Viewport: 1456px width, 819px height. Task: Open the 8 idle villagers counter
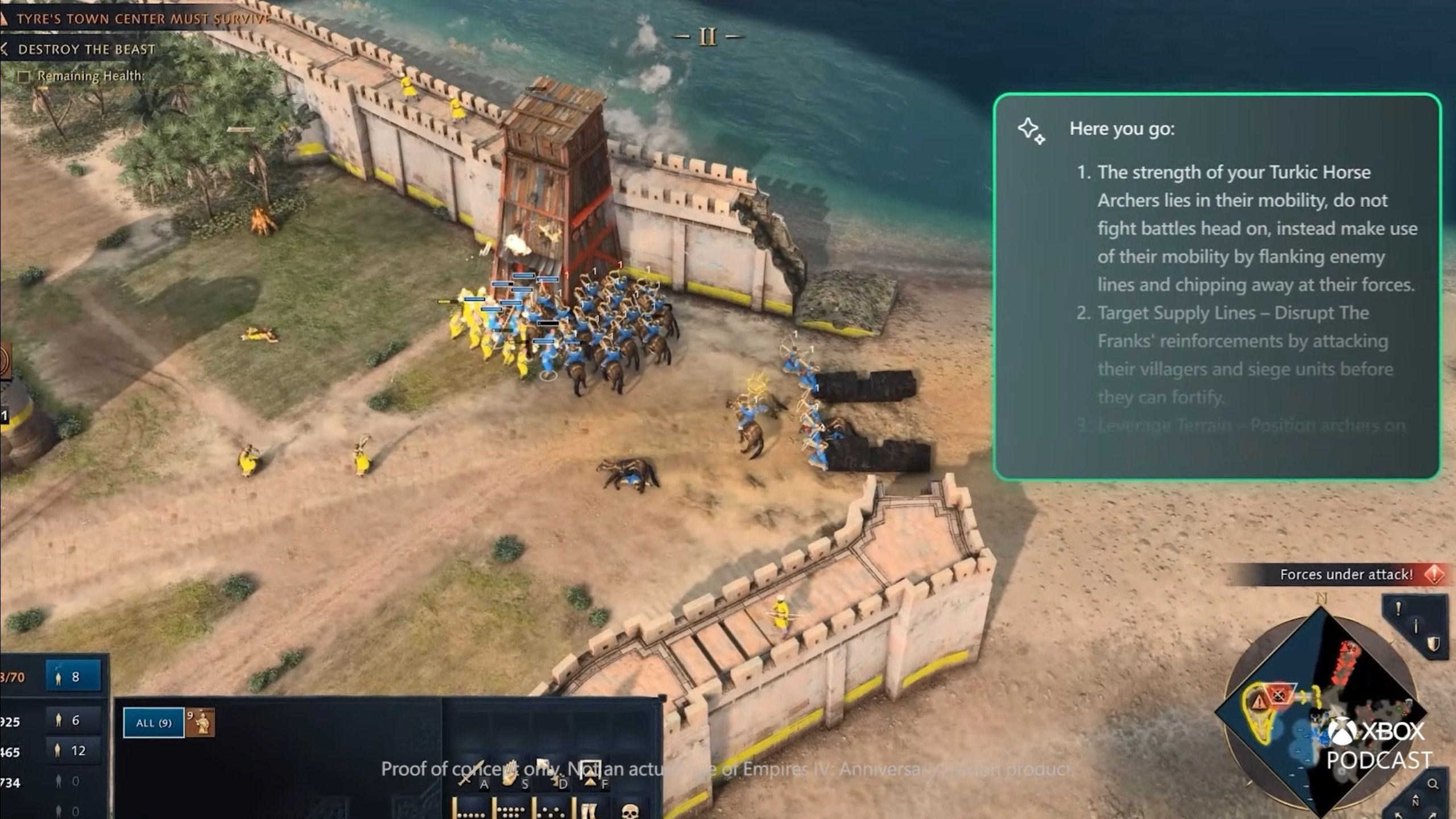(x=73, y=677)
